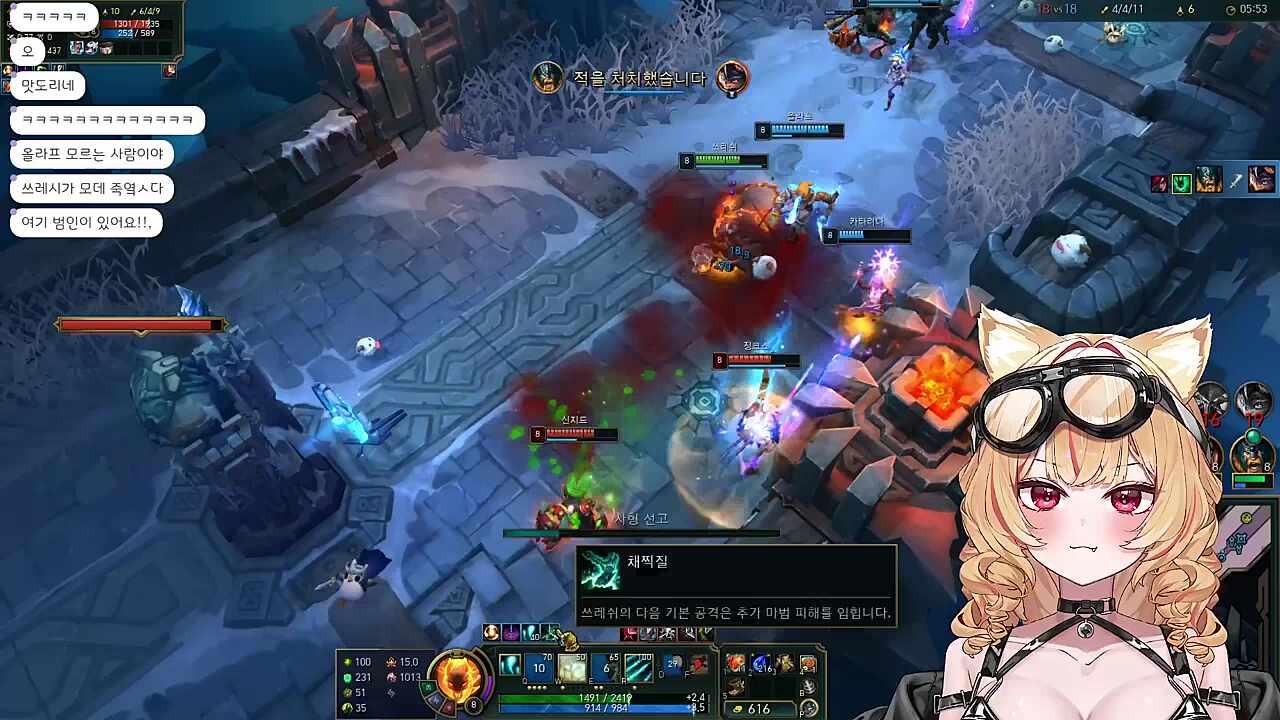Select the item in inventory slot 3
1280x720 pixels.
click(784, 664)
